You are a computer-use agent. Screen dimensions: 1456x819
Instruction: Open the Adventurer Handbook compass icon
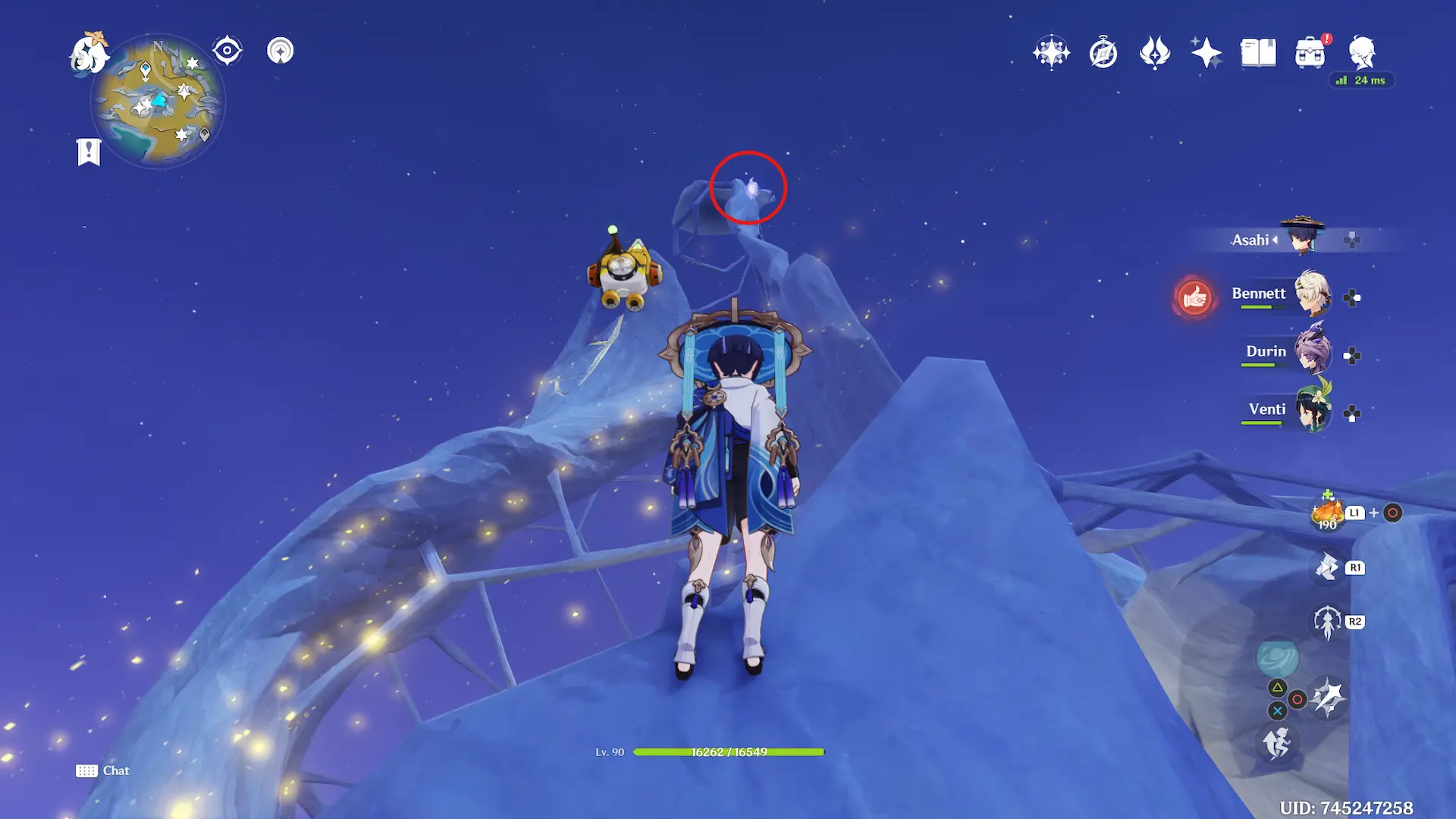(x=1103, y=53)
